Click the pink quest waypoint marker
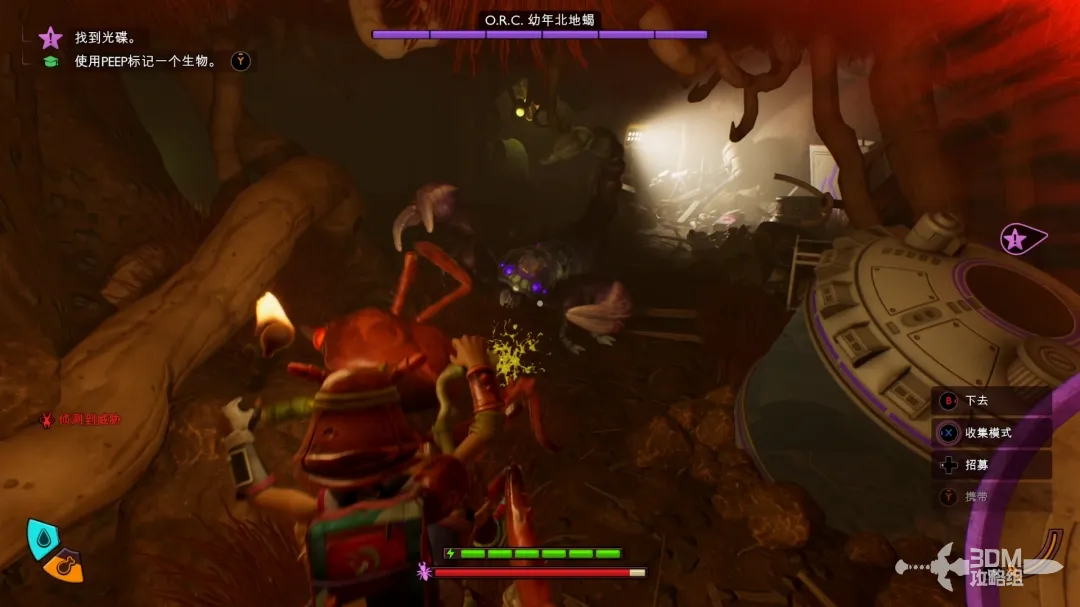The width and height of the screenshot is (1080, 607). (x=1020, y=239)
